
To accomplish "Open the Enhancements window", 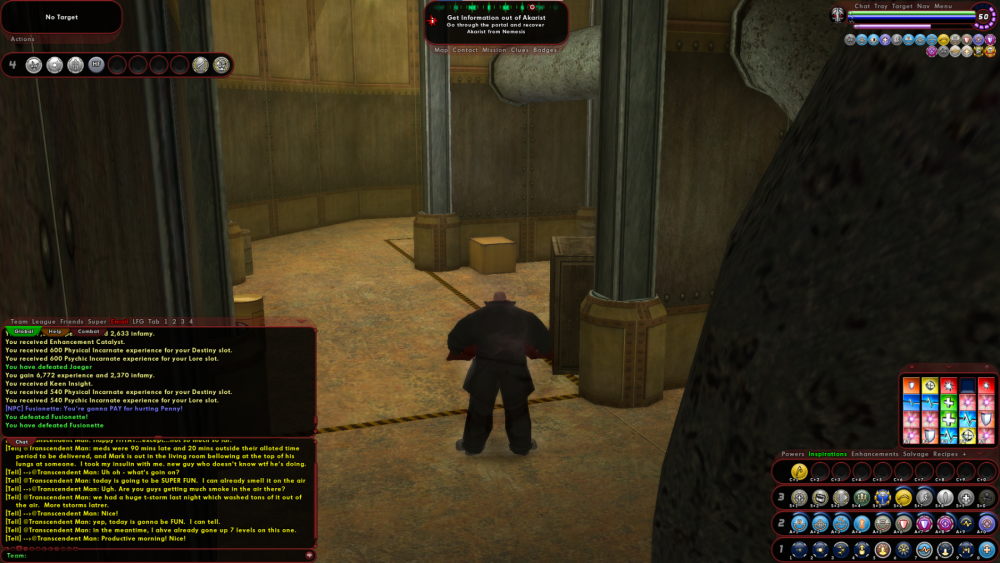I will coord(874,454).
